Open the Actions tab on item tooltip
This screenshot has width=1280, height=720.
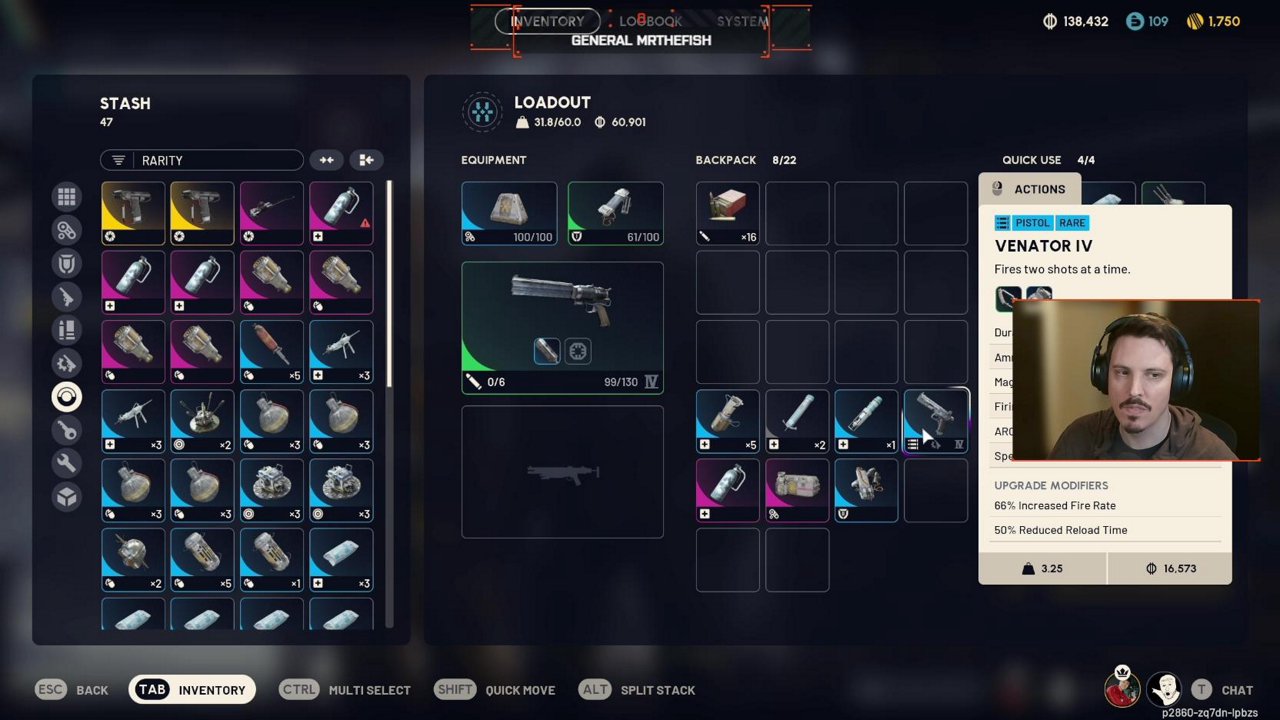click(x=1029, y=189)
